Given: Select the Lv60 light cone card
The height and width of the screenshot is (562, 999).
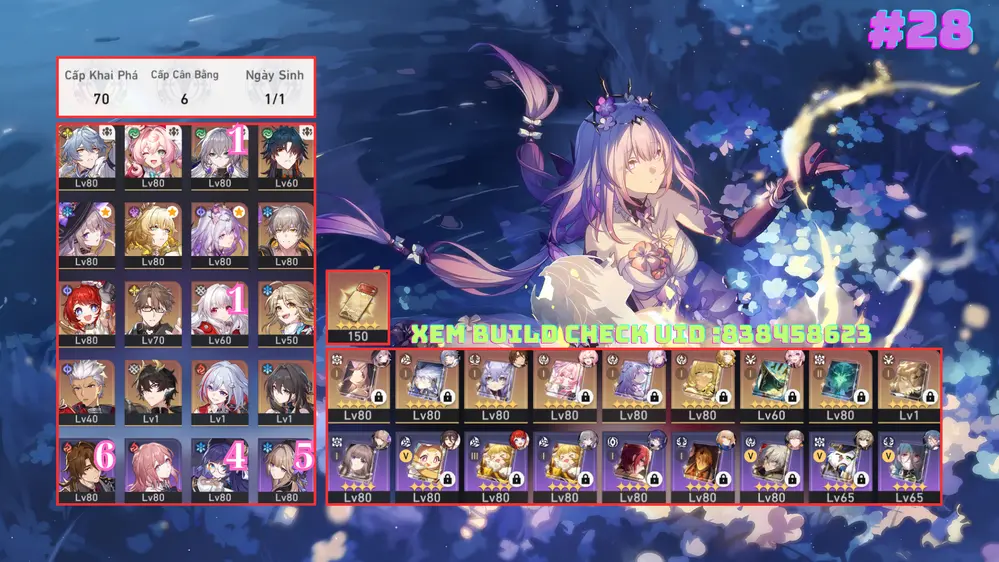Looking at the screenshot, I should click(x=770, y=386).
